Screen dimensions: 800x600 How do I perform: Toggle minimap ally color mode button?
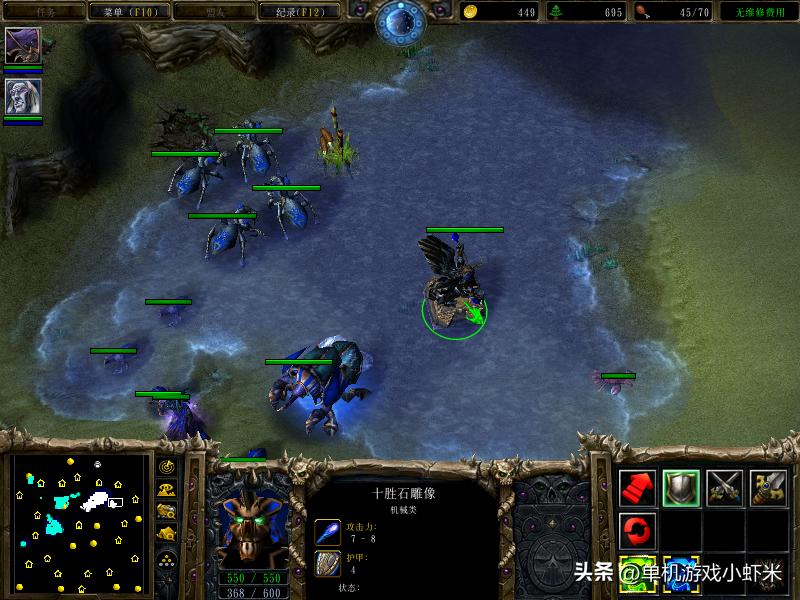[166, 512]
